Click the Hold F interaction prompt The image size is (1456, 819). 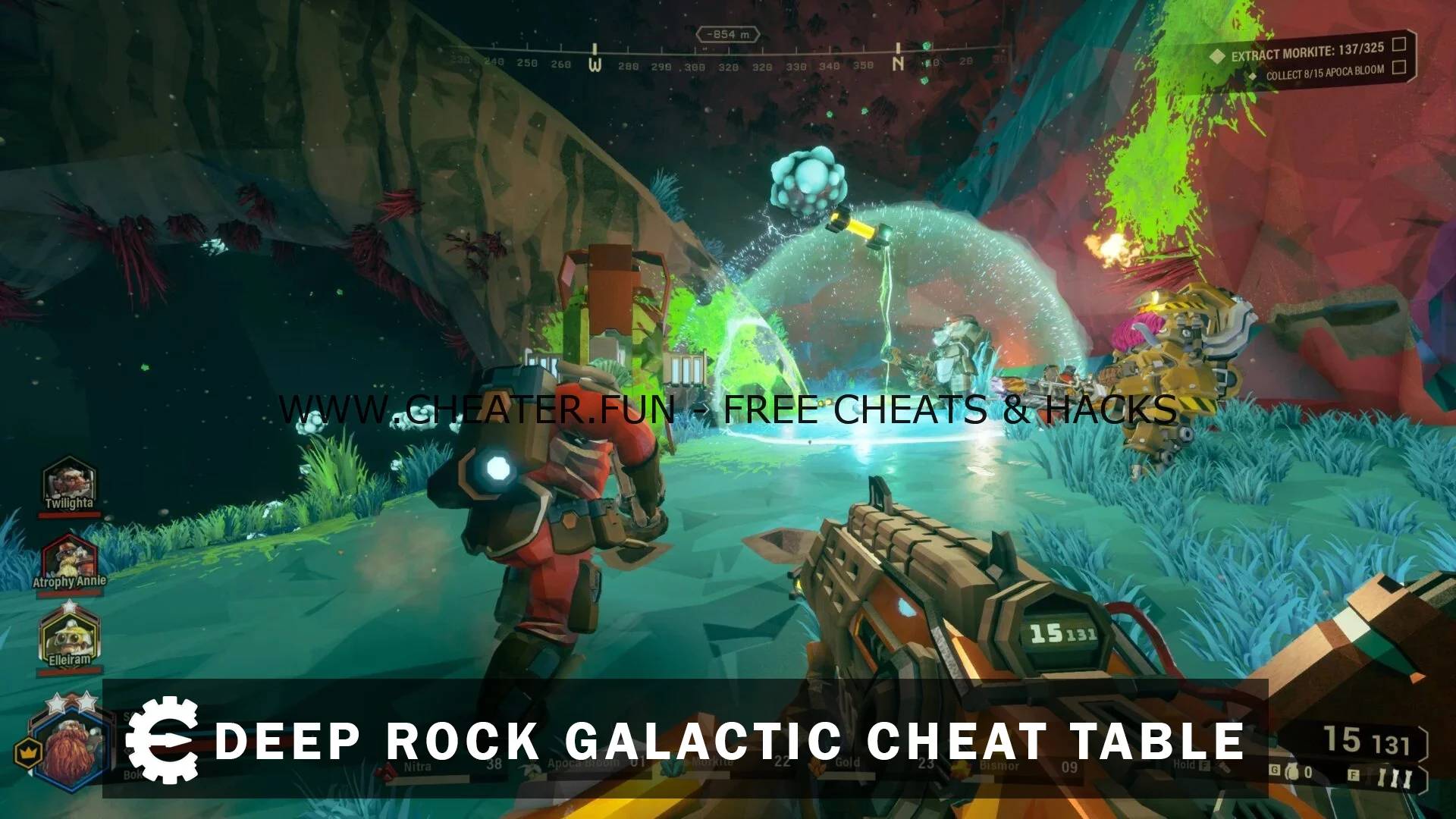[x=1192, y=765]
